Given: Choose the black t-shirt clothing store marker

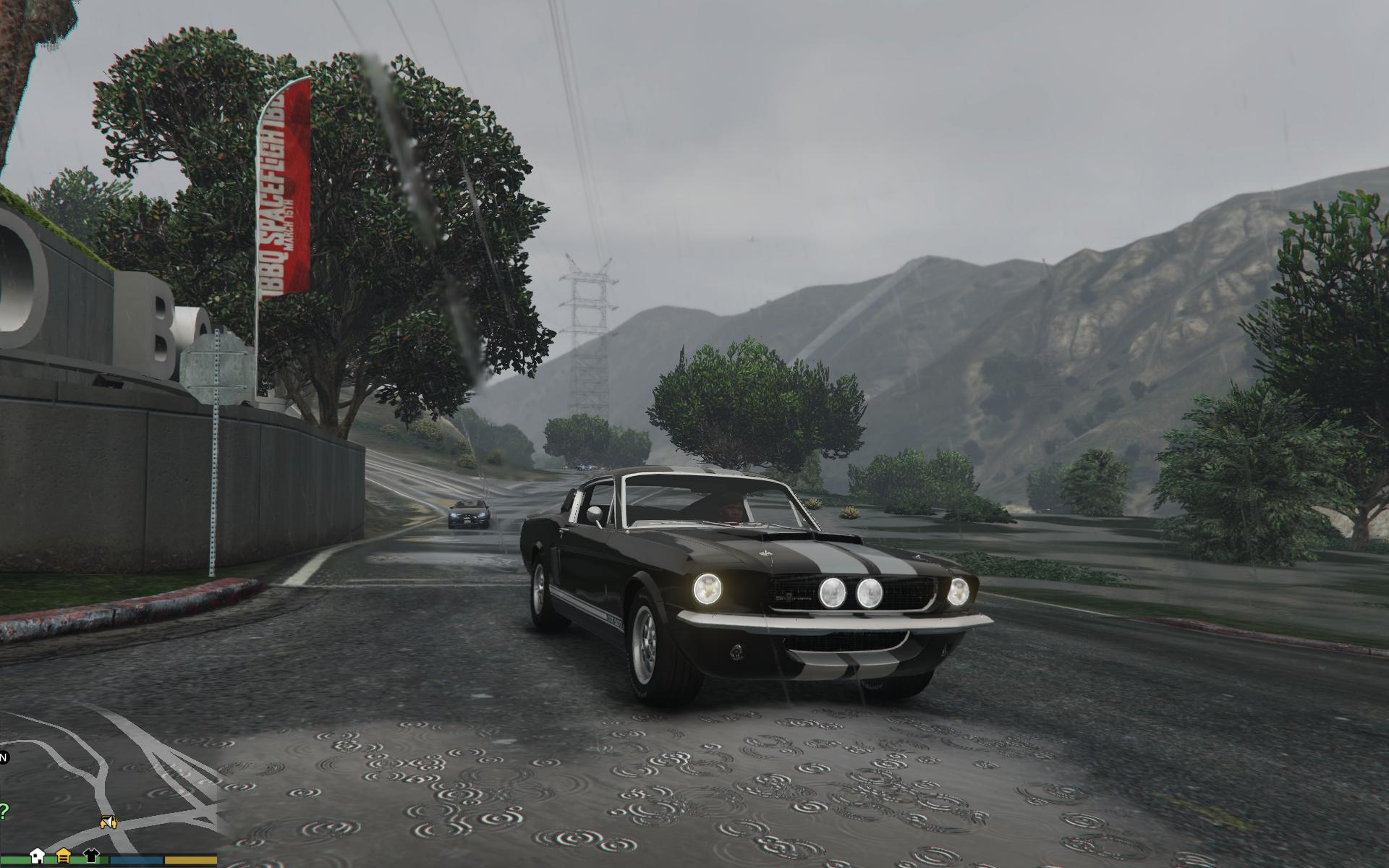Looking at the screenshot, I should point(91,854).
